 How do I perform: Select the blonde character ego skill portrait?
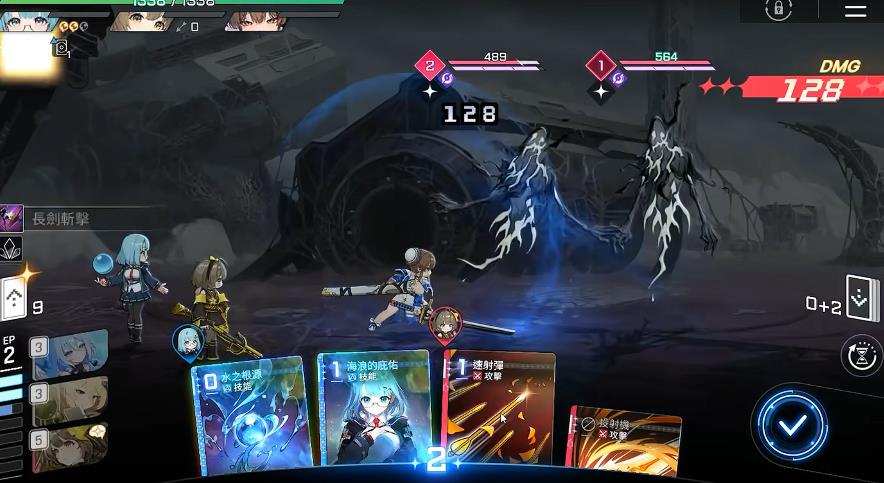click(69, 400)
